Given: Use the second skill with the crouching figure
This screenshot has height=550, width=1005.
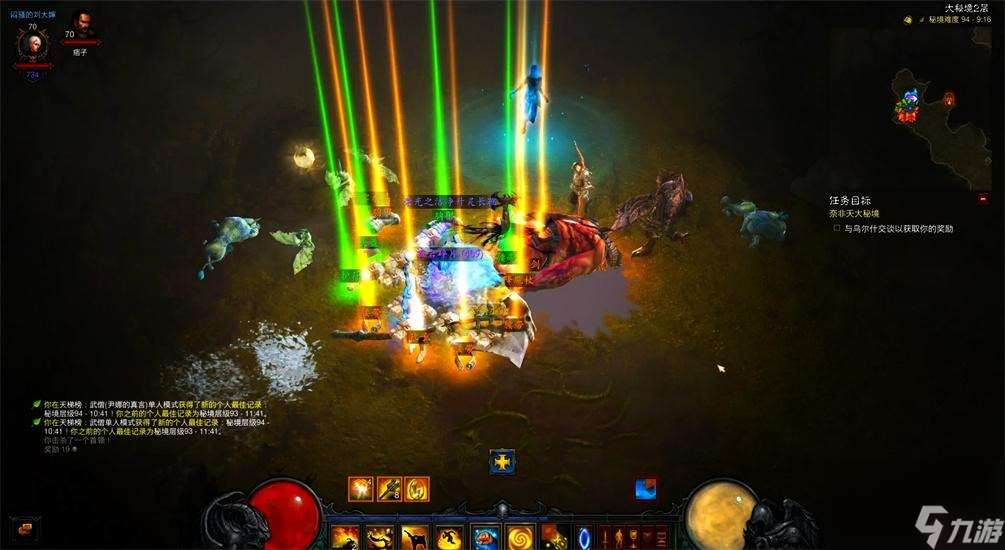Looking at the screenshot, I should coord(381,536).
